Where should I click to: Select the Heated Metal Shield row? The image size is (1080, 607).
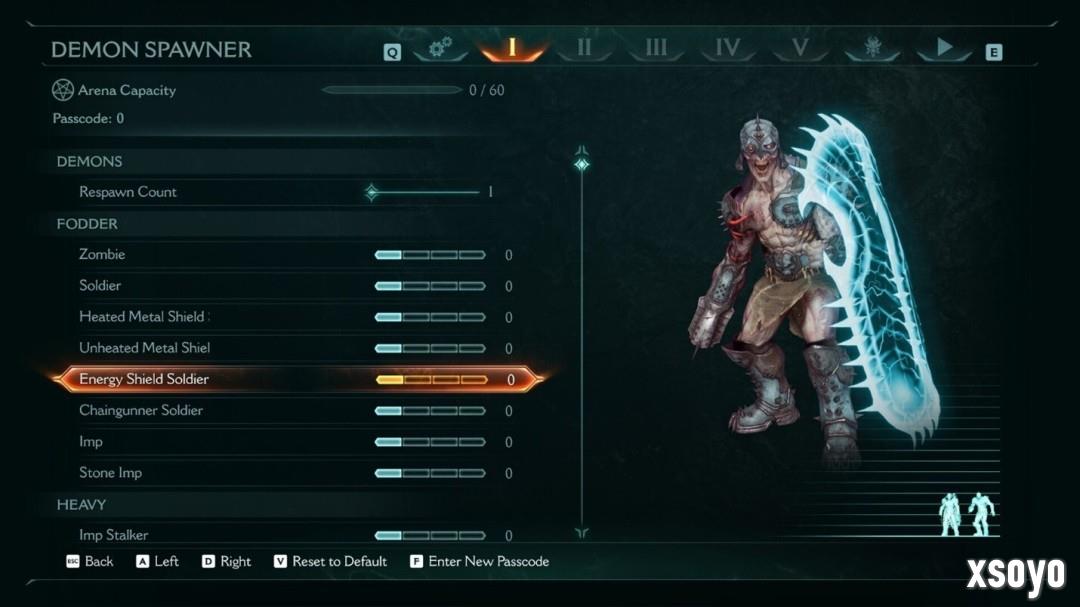(144, 317)
